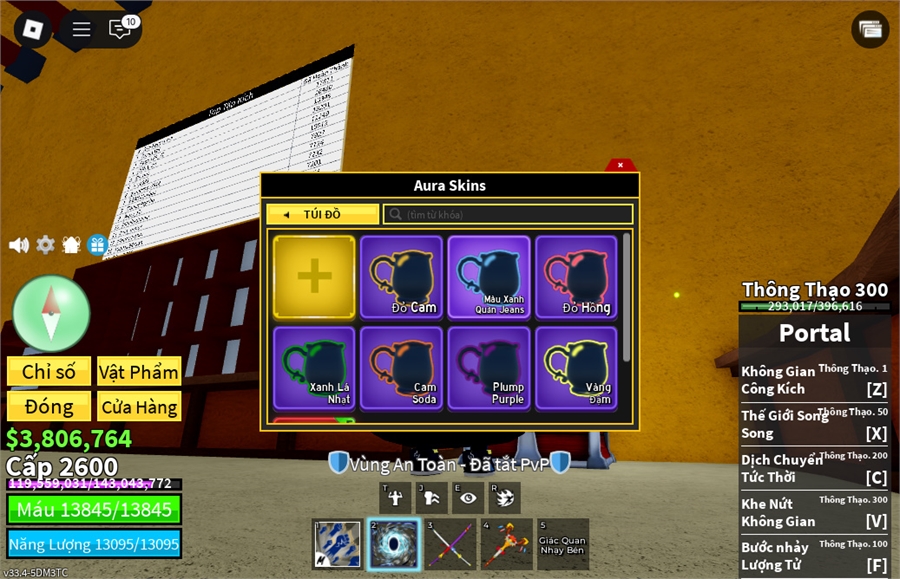Pick the Plump Purple aura skin
The image size is (900, 579).
tap(489, 368)
